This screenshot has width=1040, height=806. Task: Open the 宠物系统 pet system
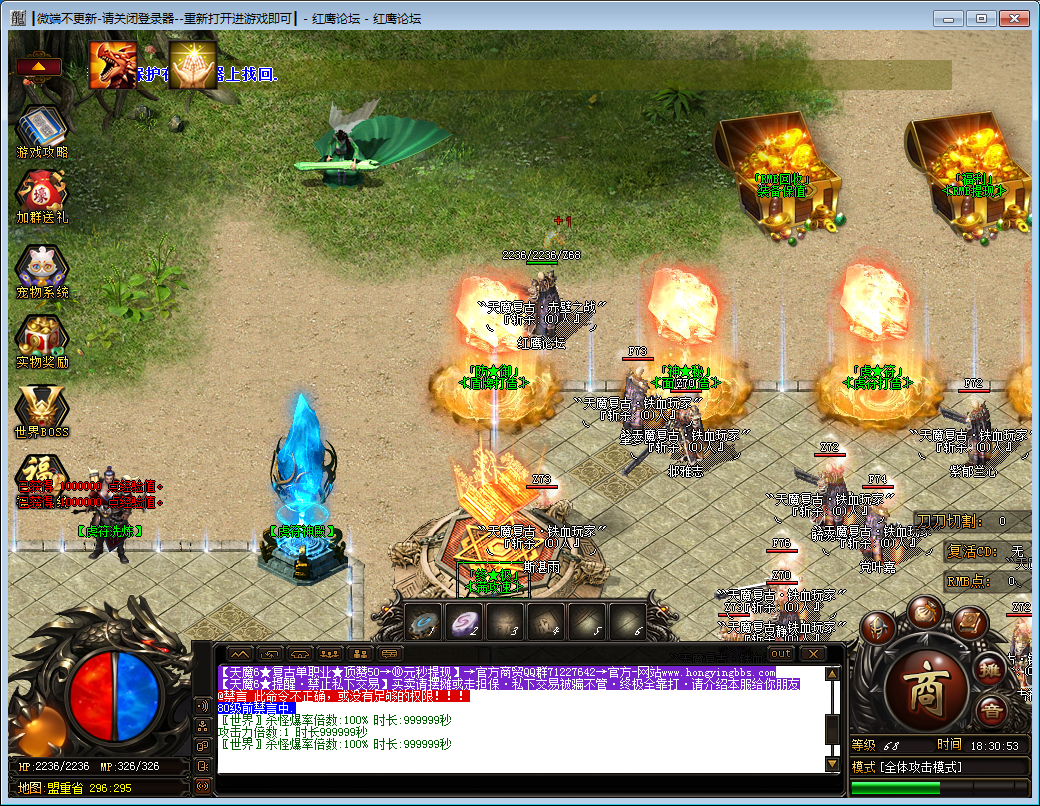click(41, 266)
